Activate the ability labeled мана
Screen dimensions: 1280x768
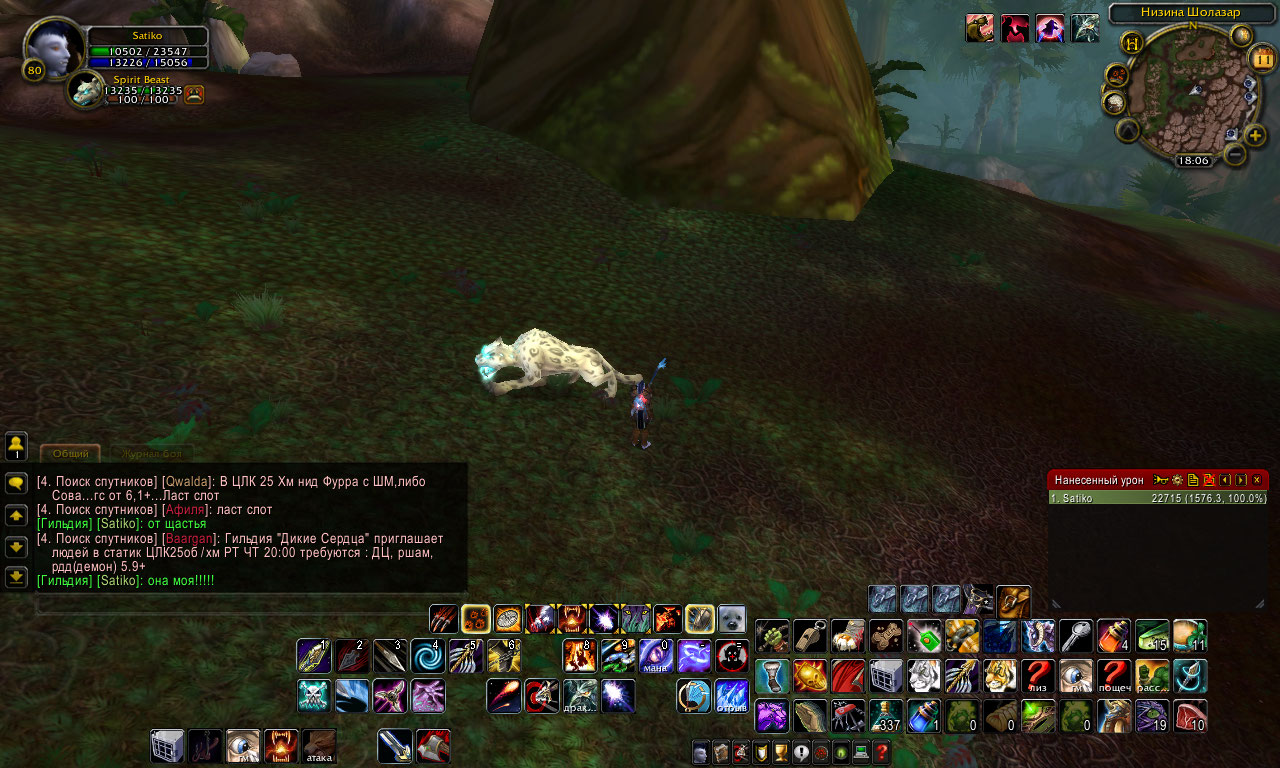tap(655, 656)
